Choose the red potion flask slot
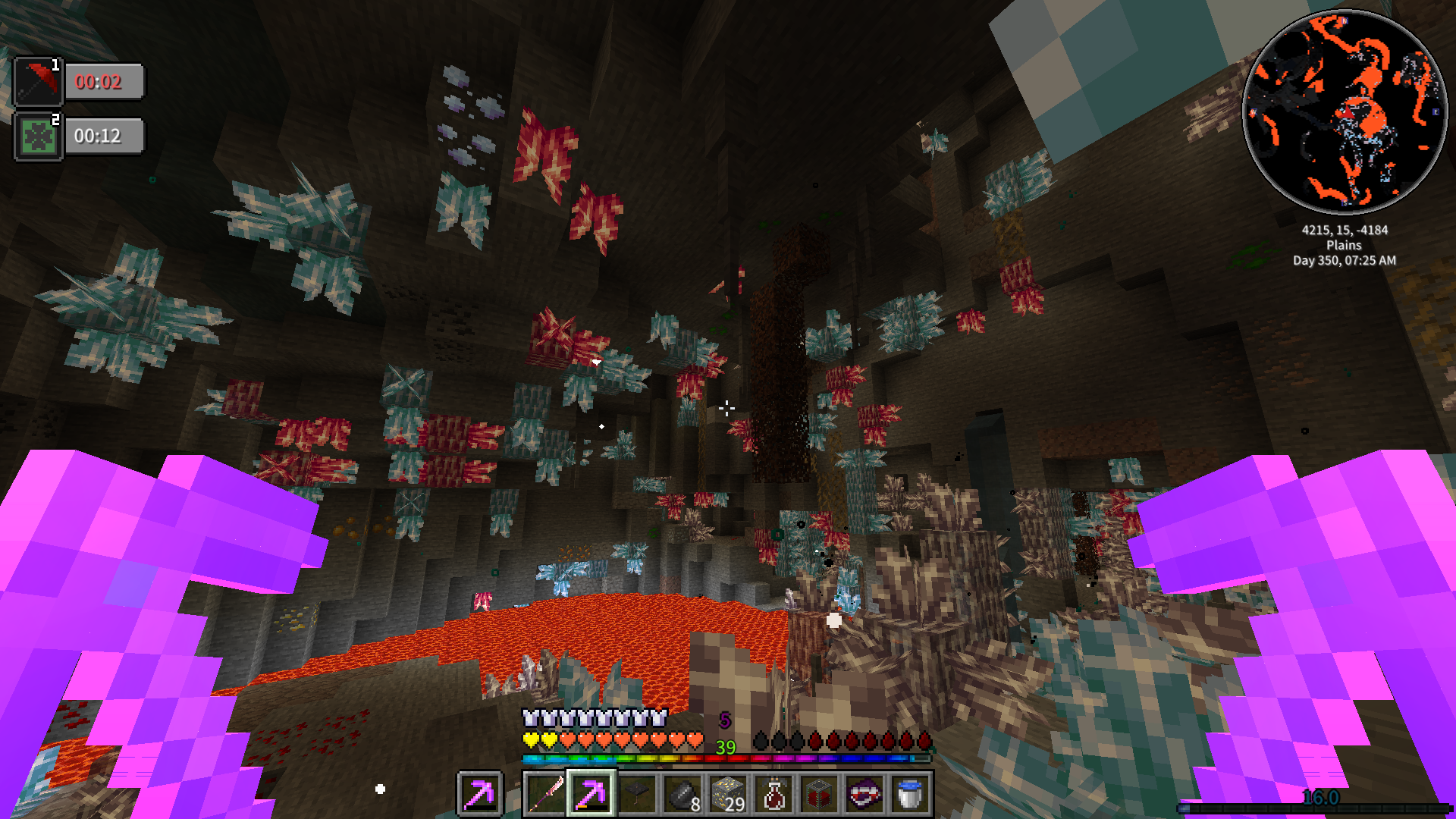 [773, 794]
